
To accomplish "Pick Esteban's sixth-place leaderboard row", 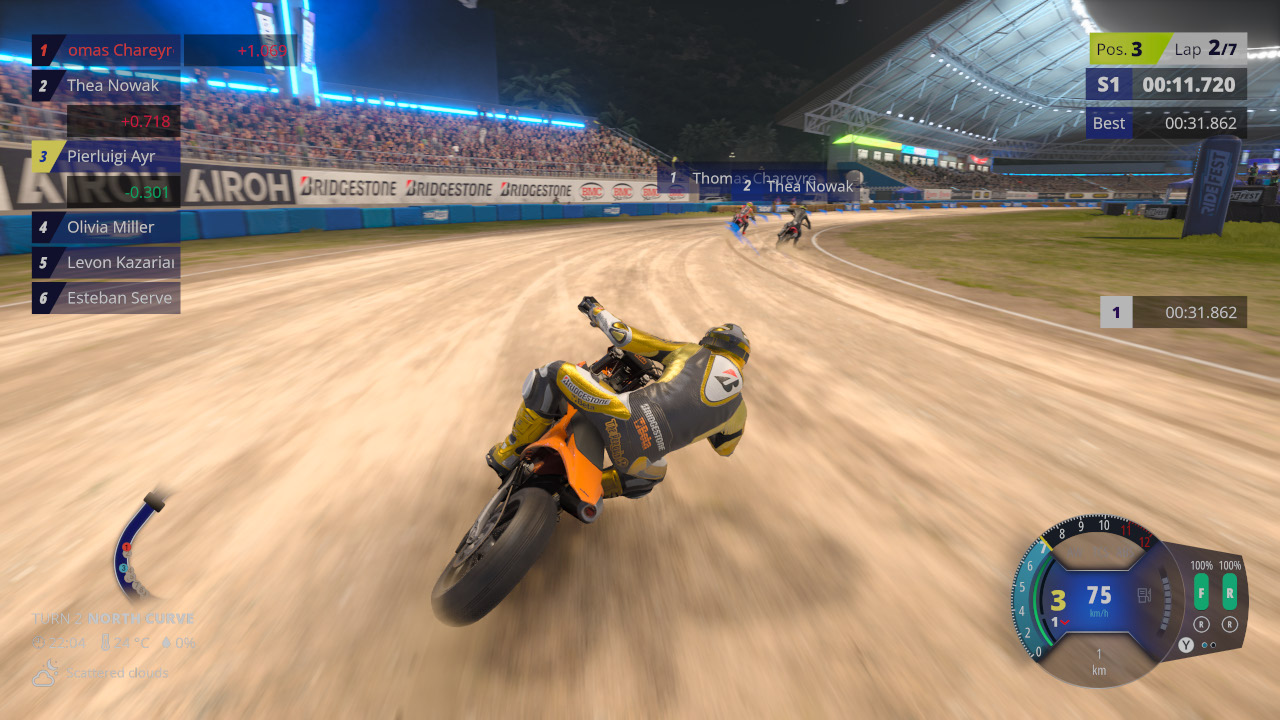I will (106, 298).
